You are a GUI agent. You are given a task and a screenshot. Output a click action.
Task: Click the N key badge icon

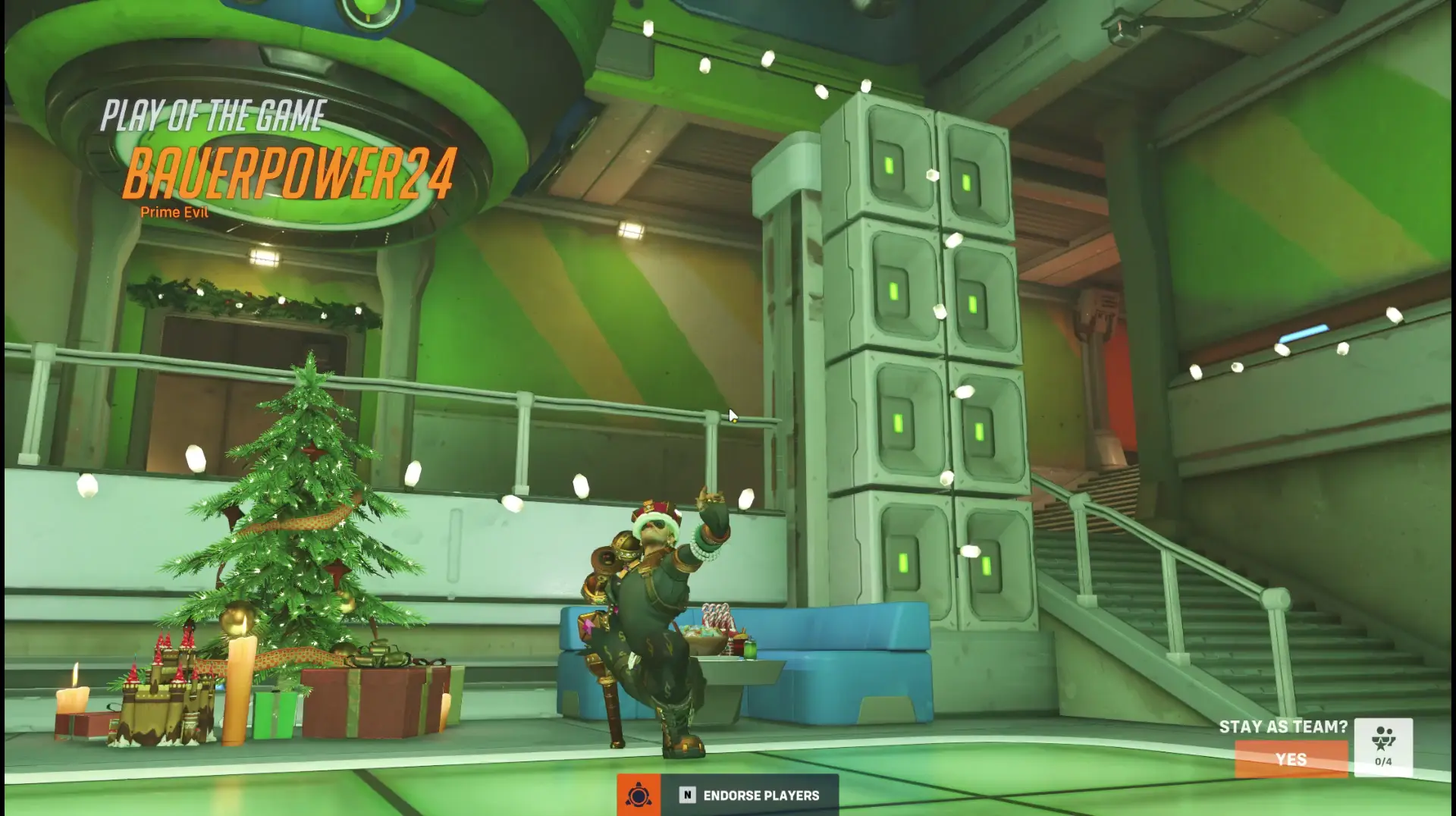pyautogui.click(x=686, y=795)
